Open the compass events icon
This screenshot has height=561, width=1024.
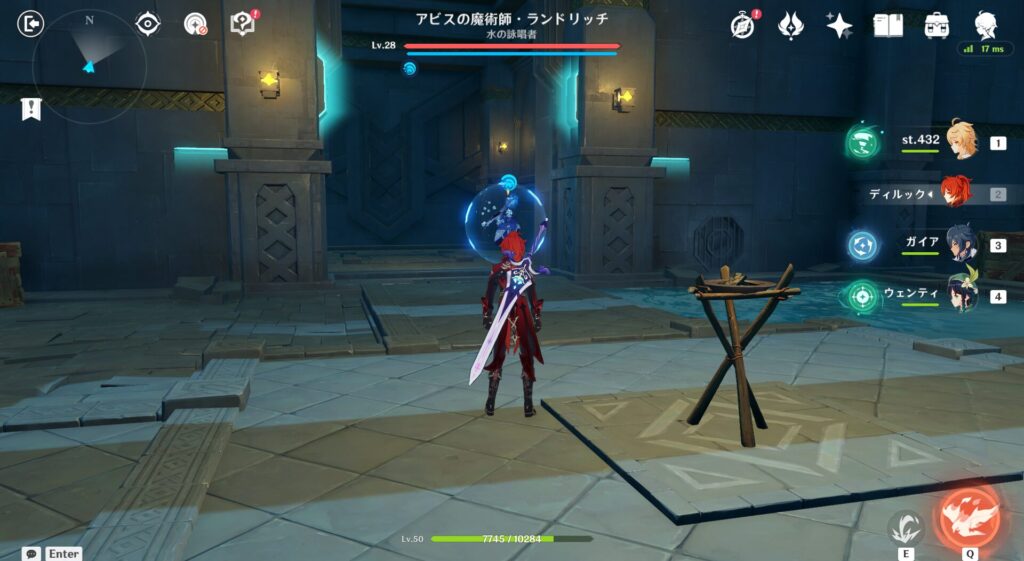tap(743, 25)
